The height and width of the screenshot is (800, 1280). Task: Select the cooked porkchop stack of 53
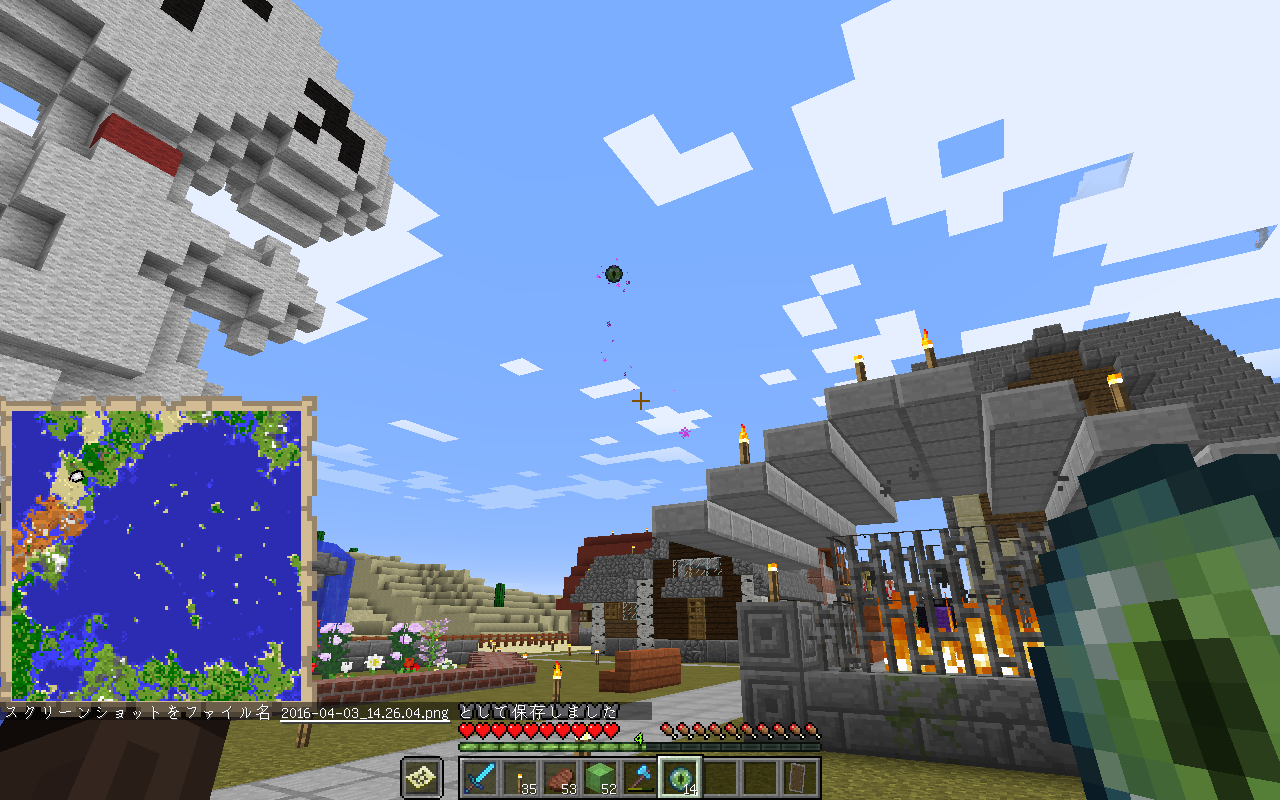point(561,776)
